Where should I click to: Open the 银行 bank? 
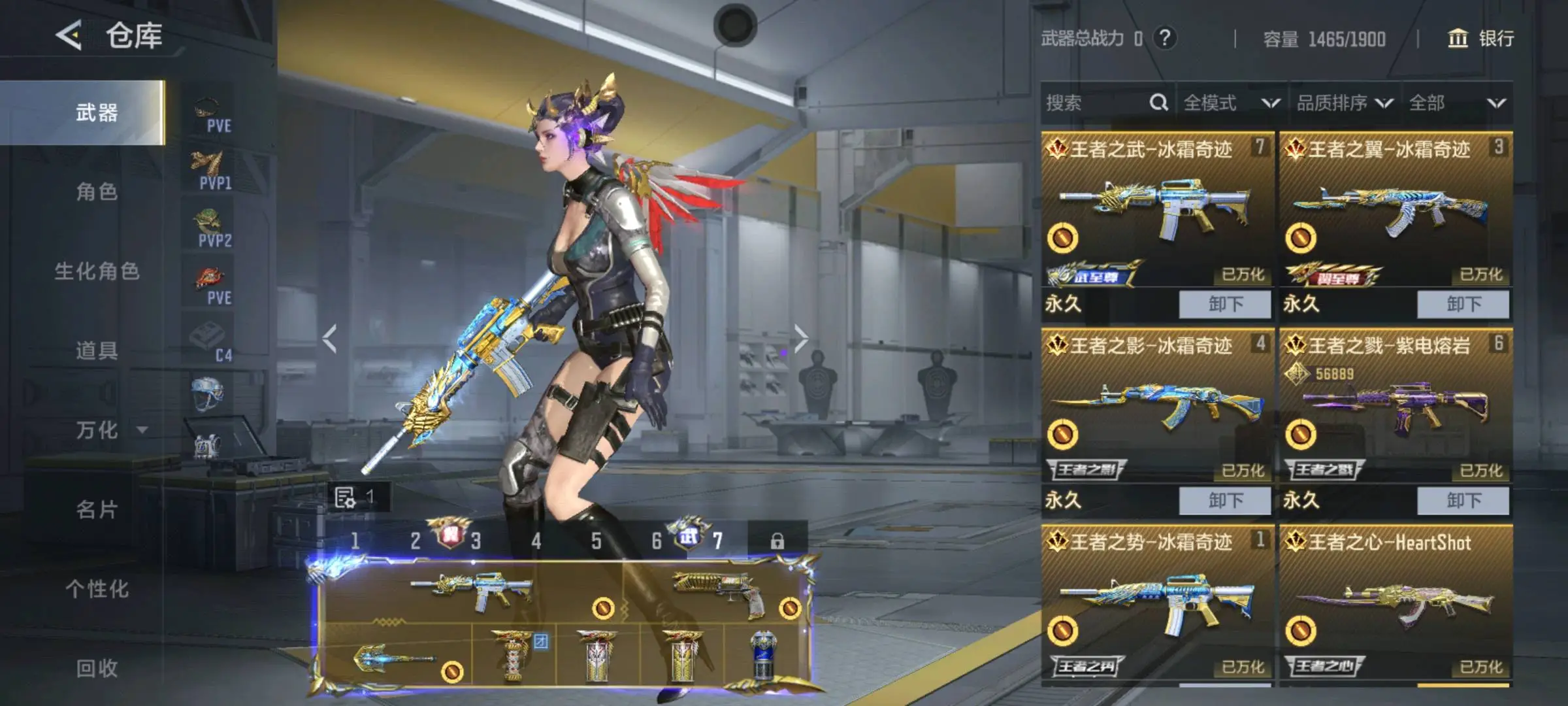tap(1481, 39)
